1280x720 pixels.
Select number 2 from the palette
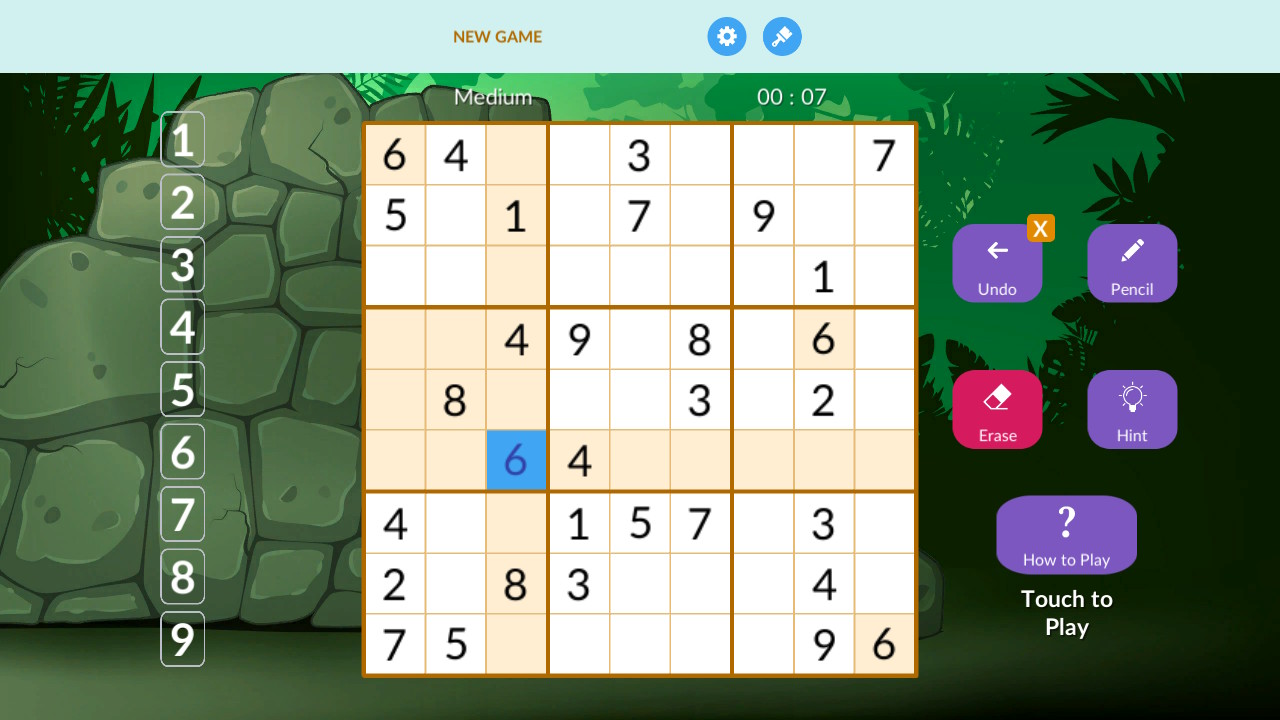point(182,202)
